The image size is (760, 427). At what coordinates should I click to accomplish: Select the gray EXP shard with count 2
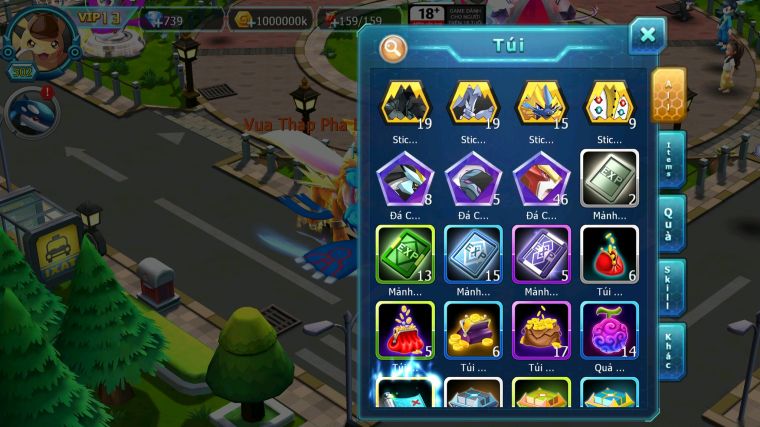click(610, 179)
